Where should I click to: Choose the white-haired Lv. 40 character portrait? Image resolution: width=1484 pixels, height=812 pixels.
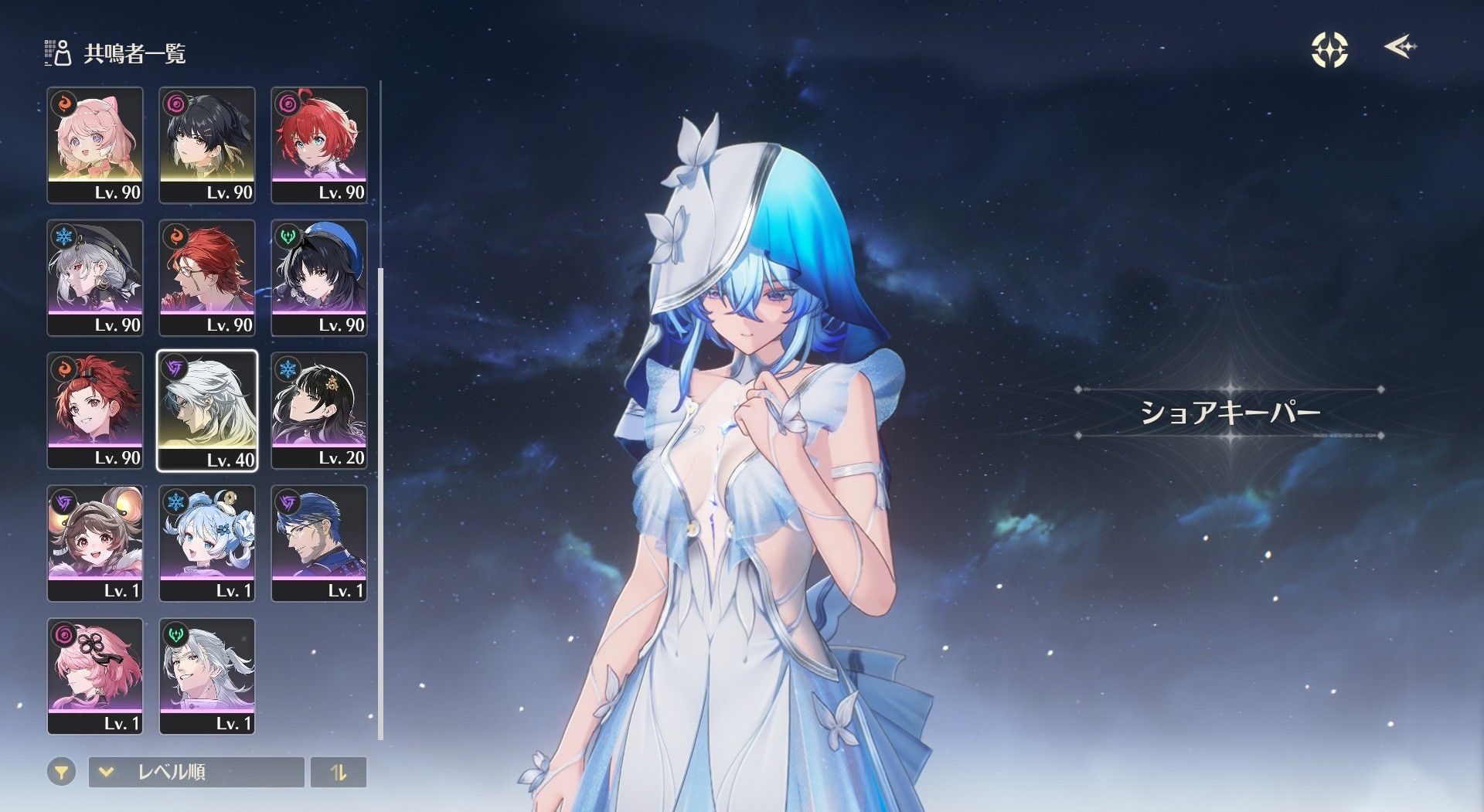pyautogui.click(x=207, y=410)
